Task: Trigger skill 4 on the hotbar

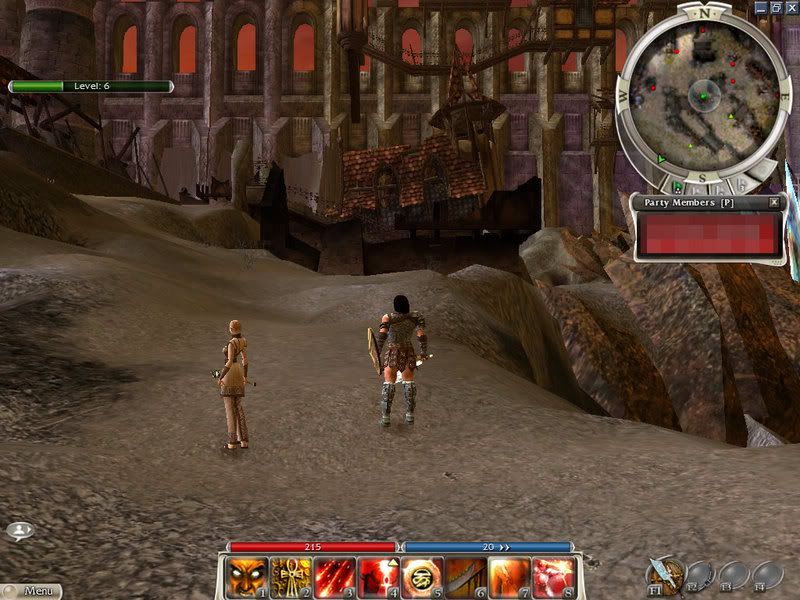Action: tap(378, 577)
